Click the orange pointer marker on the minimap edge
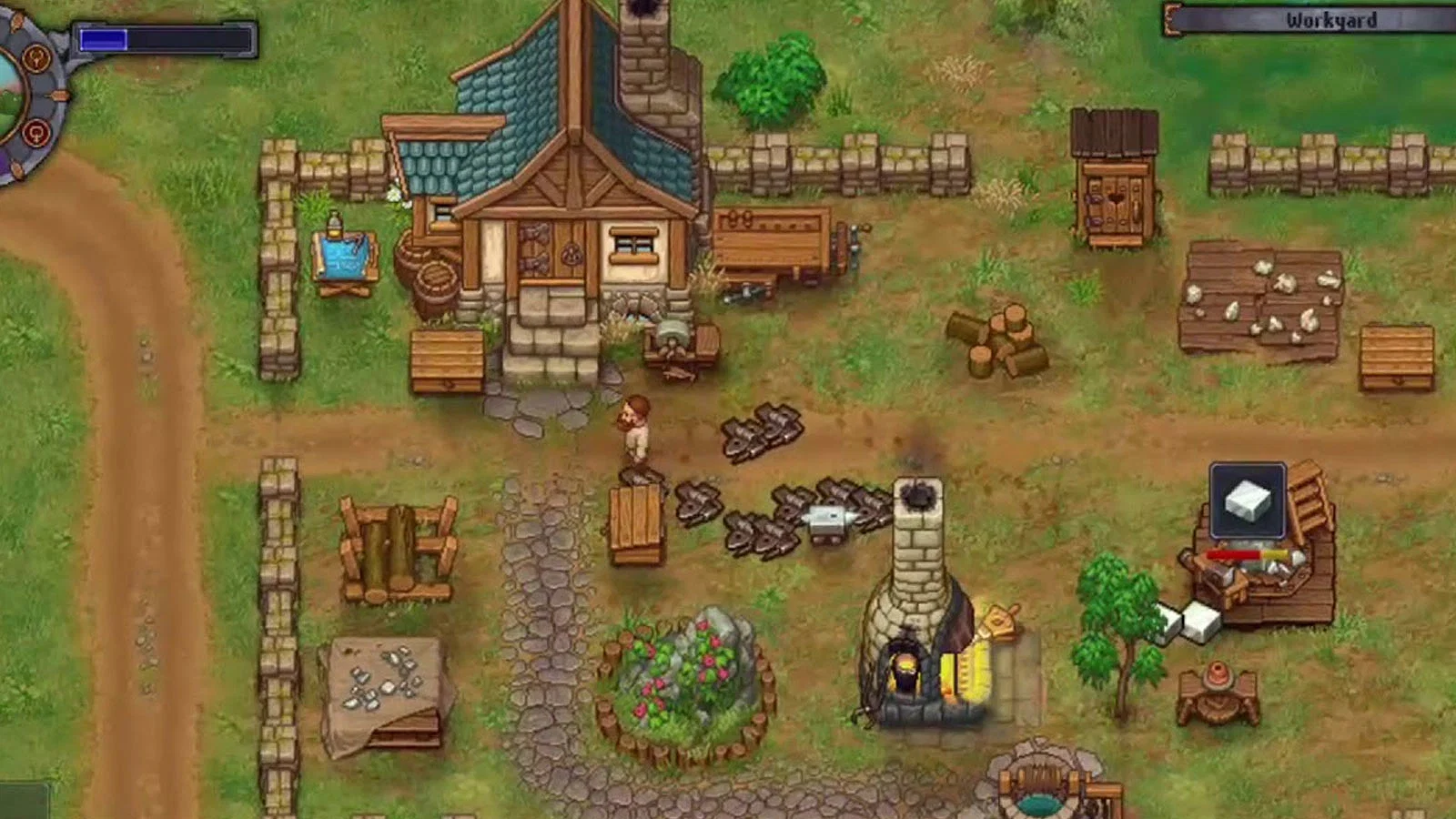Screen dimensions: 1456x819 coord(60,96)
